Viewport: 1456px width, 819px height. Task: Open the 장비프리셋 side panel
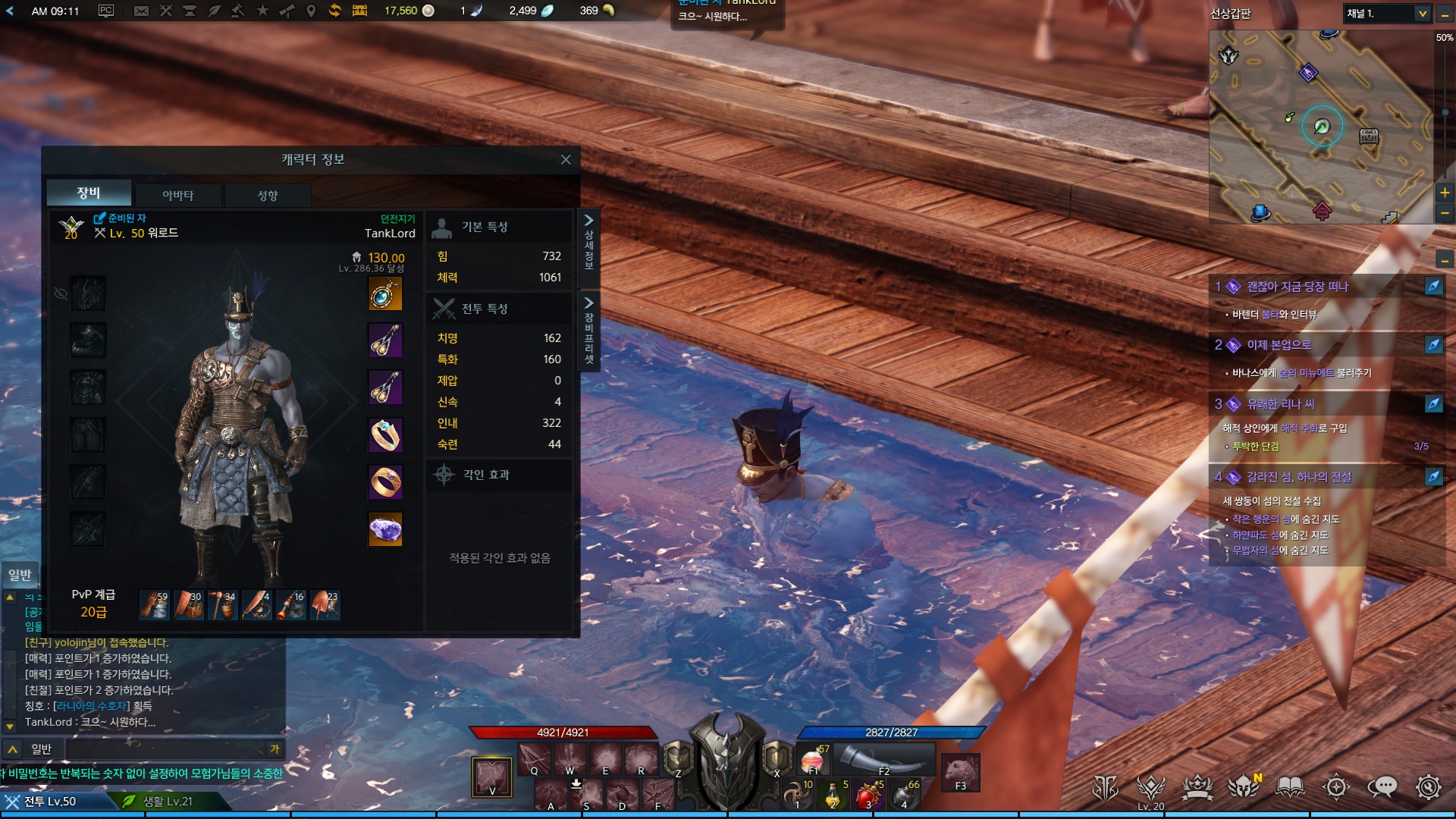pos(588,331)
